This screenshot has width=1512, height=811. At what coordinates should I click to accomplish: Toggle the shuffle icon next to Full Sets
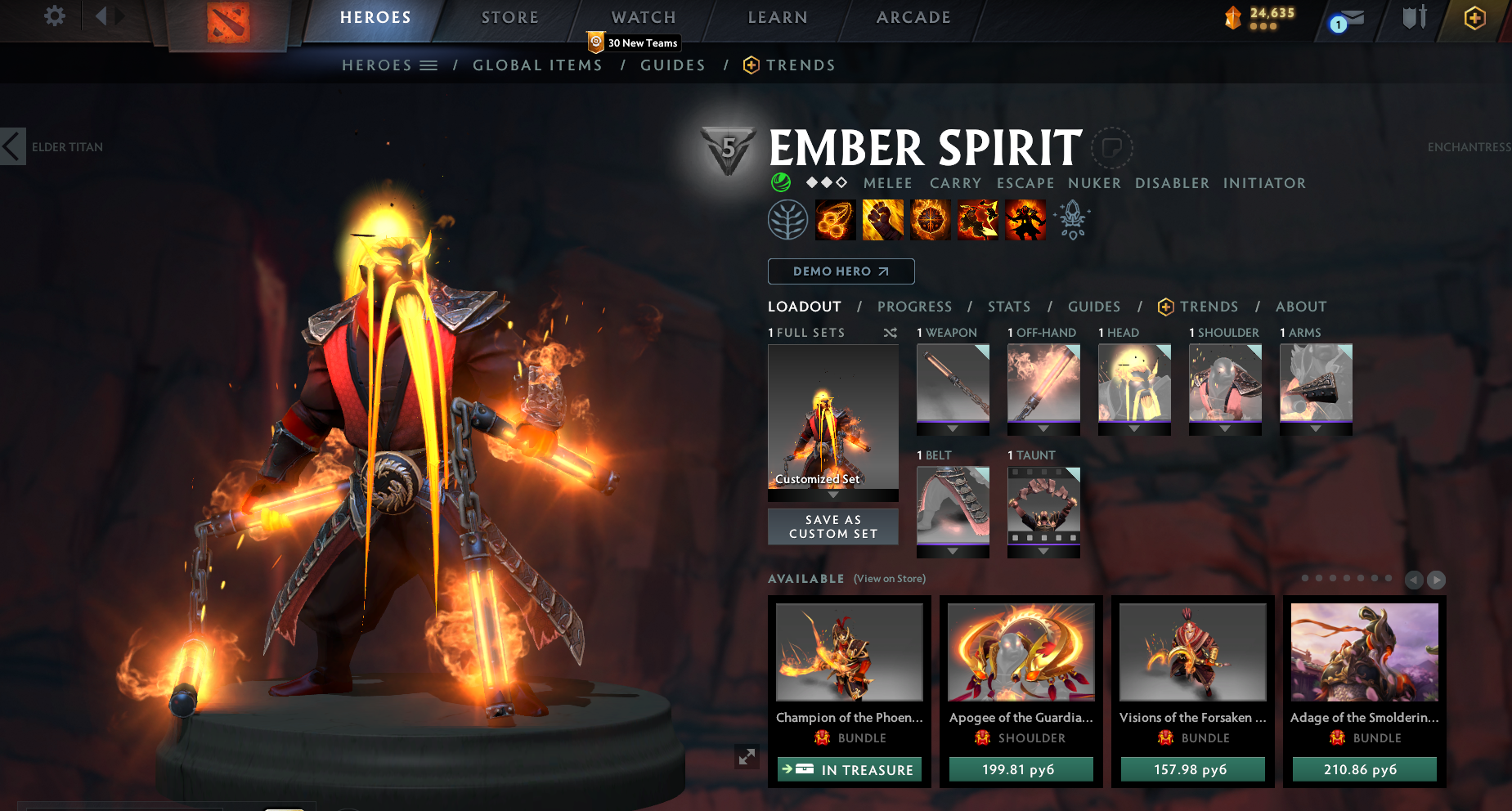point(891,333)
